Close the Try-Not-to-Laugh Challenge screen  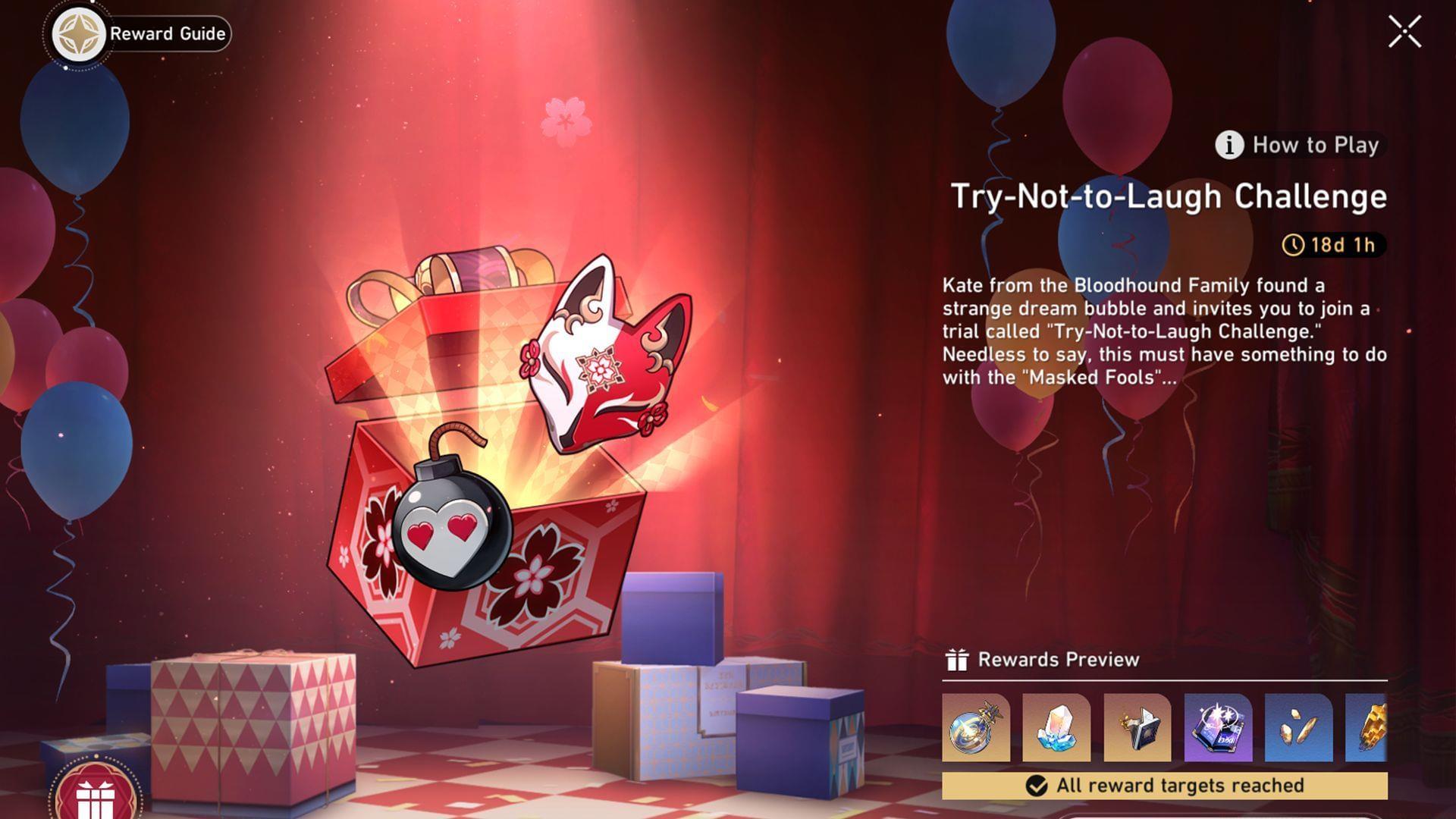[1406, 31]
